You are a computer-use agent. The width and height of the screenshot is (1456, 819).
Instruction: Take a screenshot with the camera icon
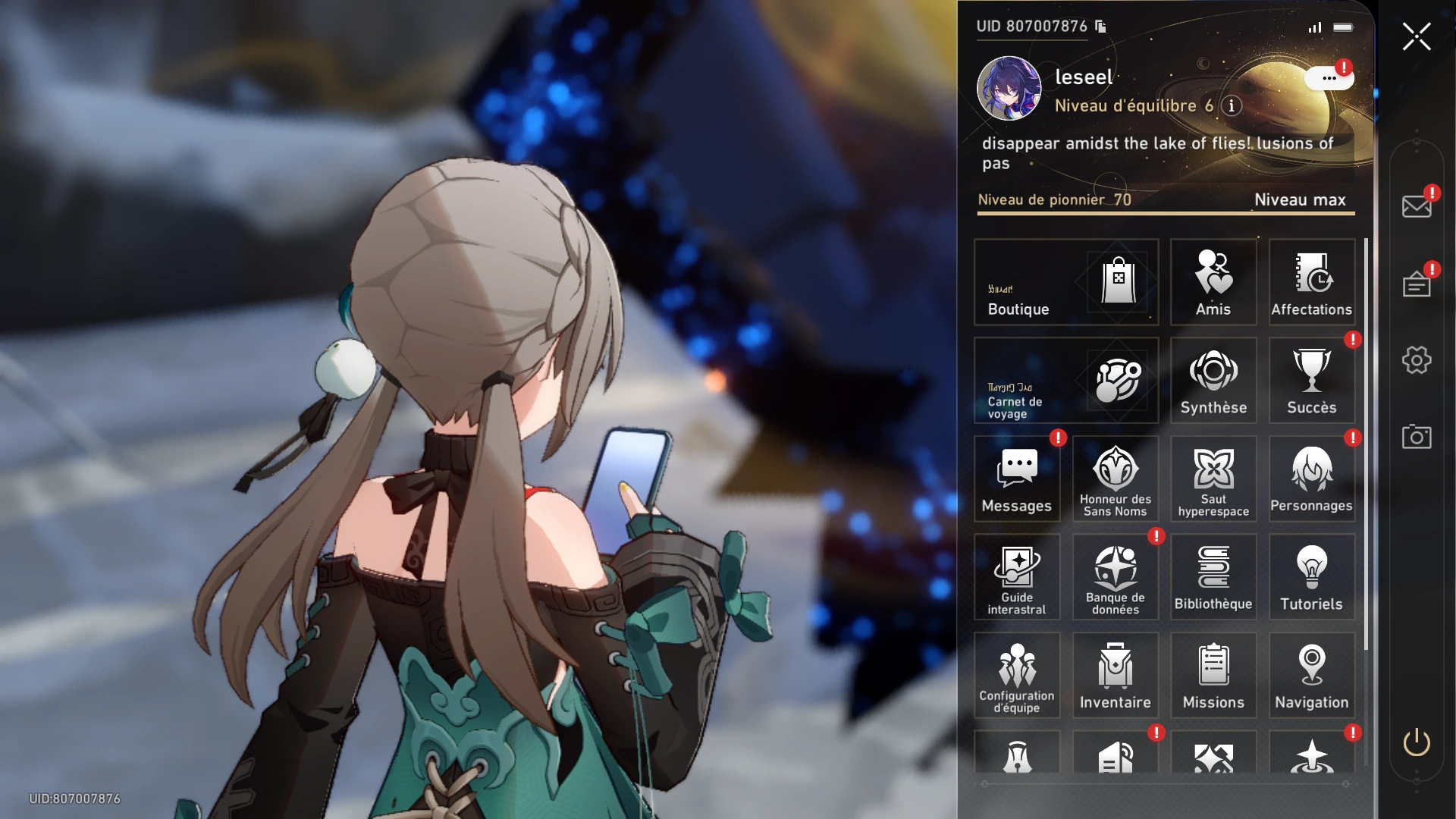pos(1417,436)
